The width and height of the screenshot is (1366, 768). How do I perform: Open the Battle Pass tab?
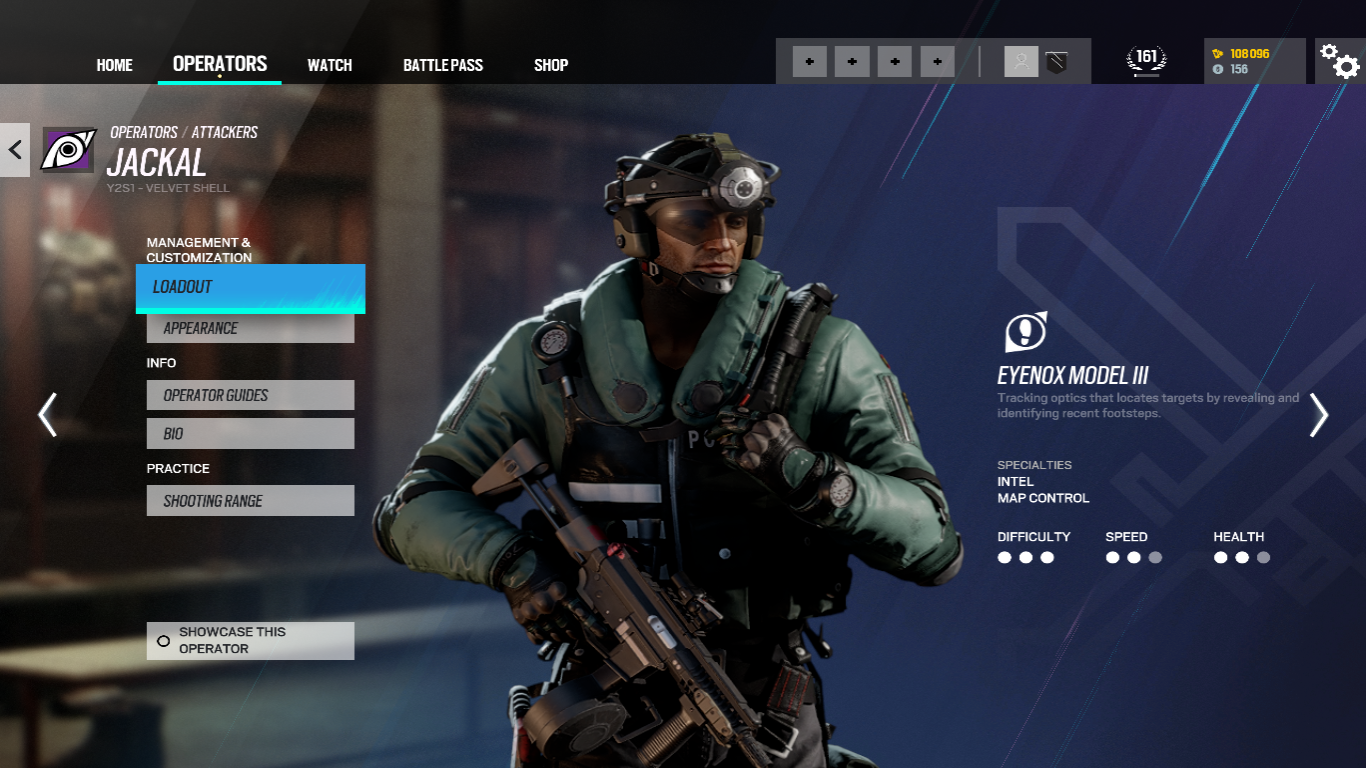click(x=443, y=65)
